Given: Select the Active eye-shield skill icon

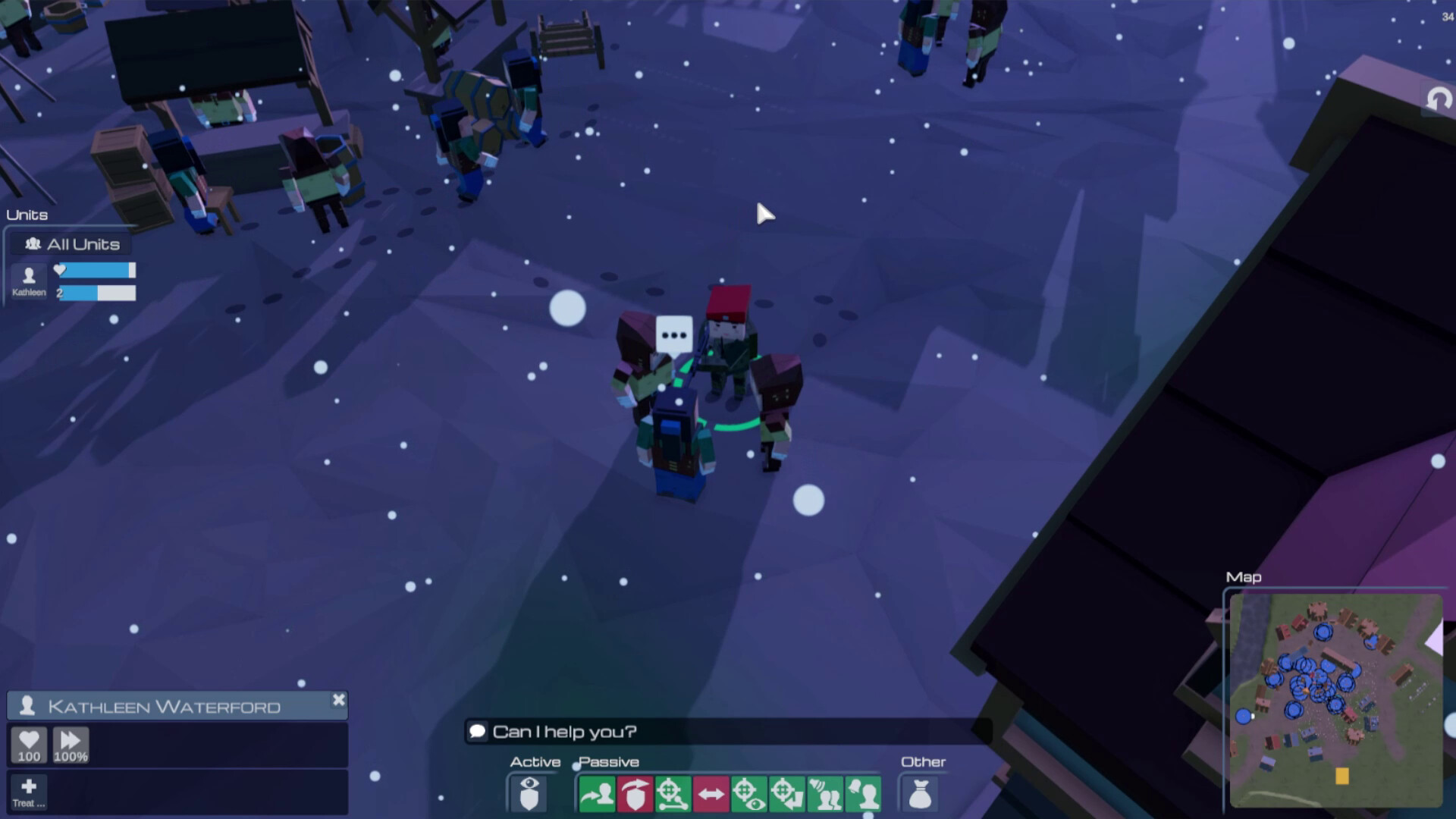Looking at the screenshot, I should click(529, 793).
